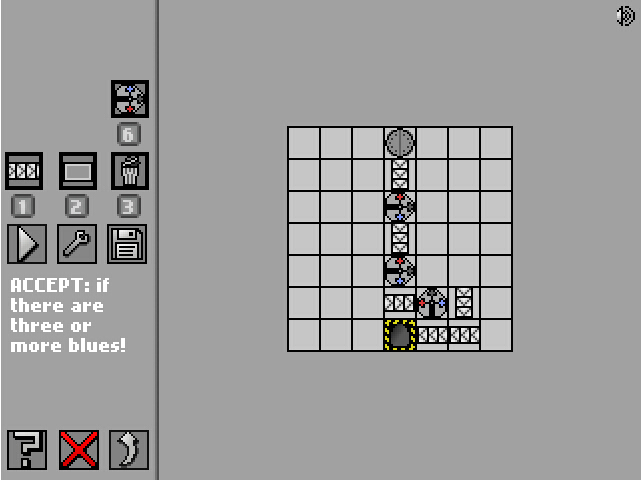
Task: Open help with the question mark button
Action: [27, 450]
